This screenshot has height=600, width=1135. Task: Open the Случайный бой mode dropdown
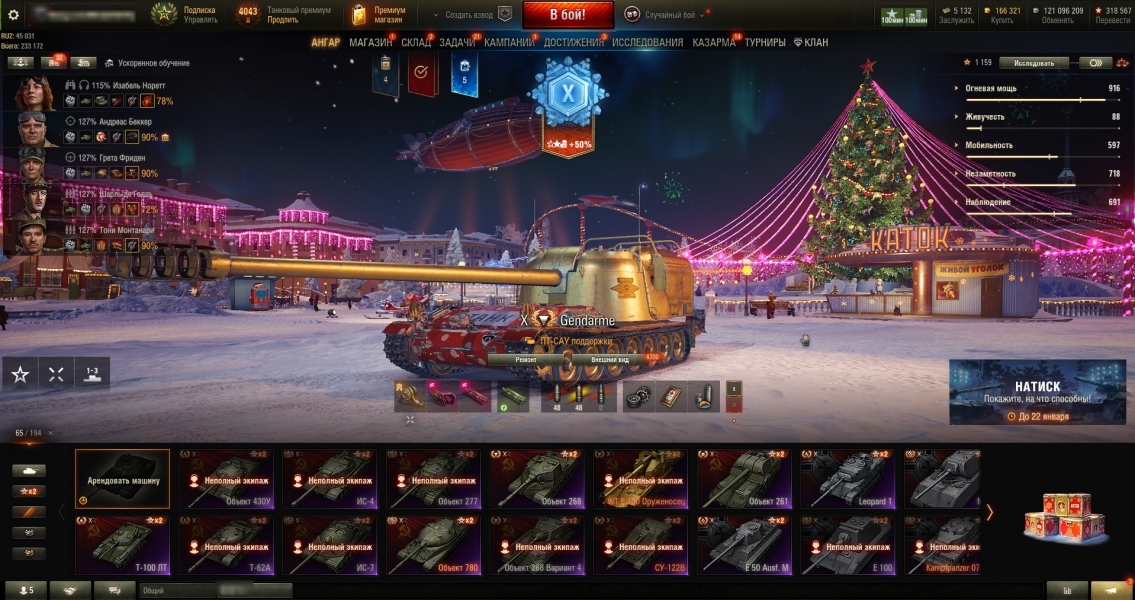665,15
